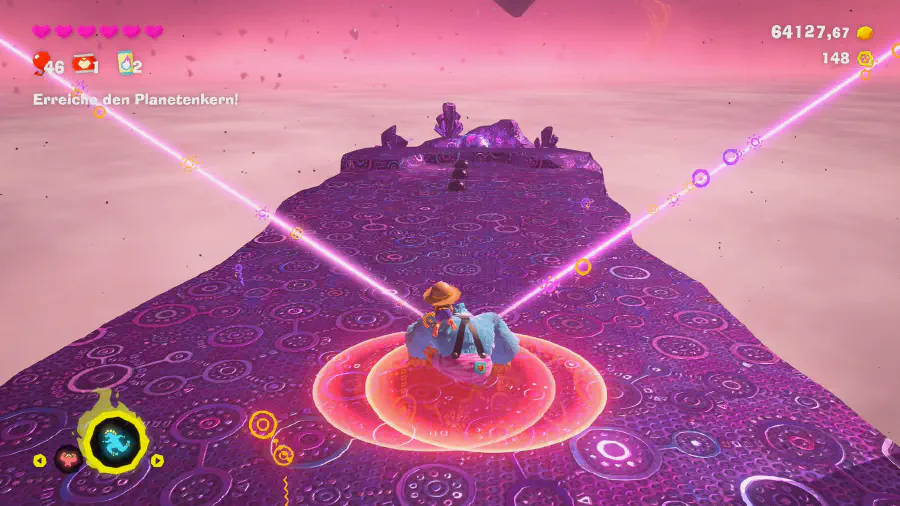Switch to the red creature ability icon
900x506 pixels.
pyautogui.click(x=68, y=459)
